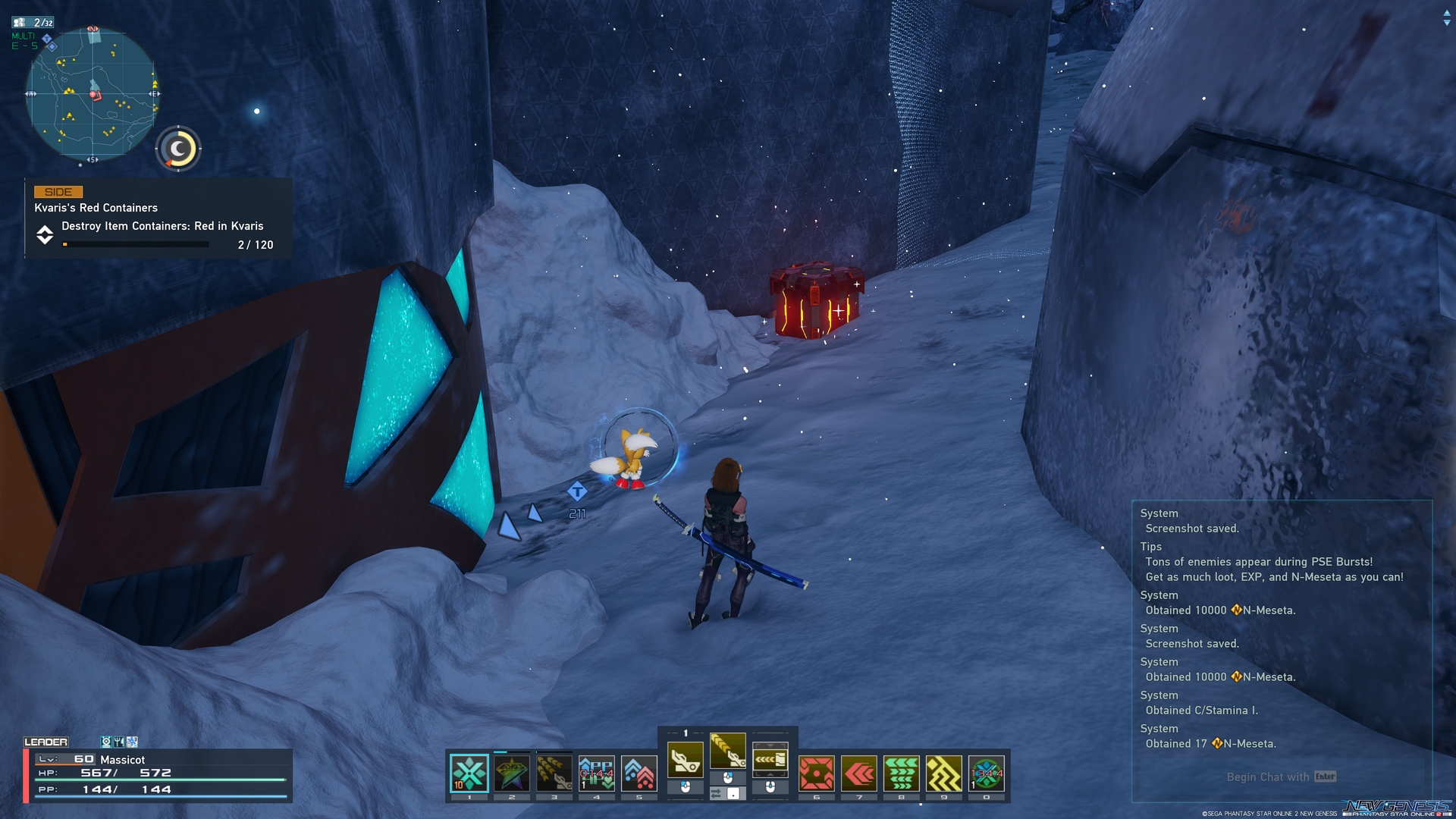The height and width of the screenshot is (819, 1456).
Task: Click the minimap in the top-left corner
Action: tap(91, 95)
